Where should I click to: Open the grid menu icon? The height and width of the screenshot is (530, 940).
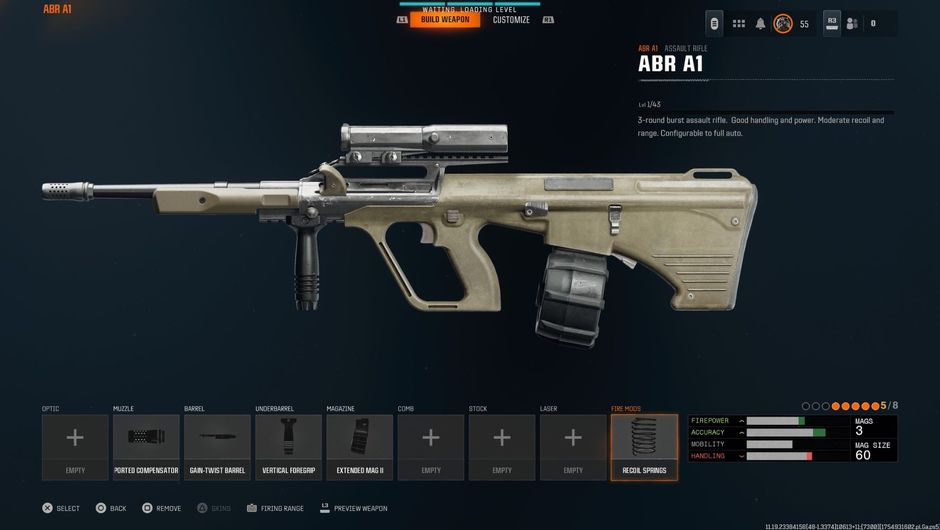(739, 23)
